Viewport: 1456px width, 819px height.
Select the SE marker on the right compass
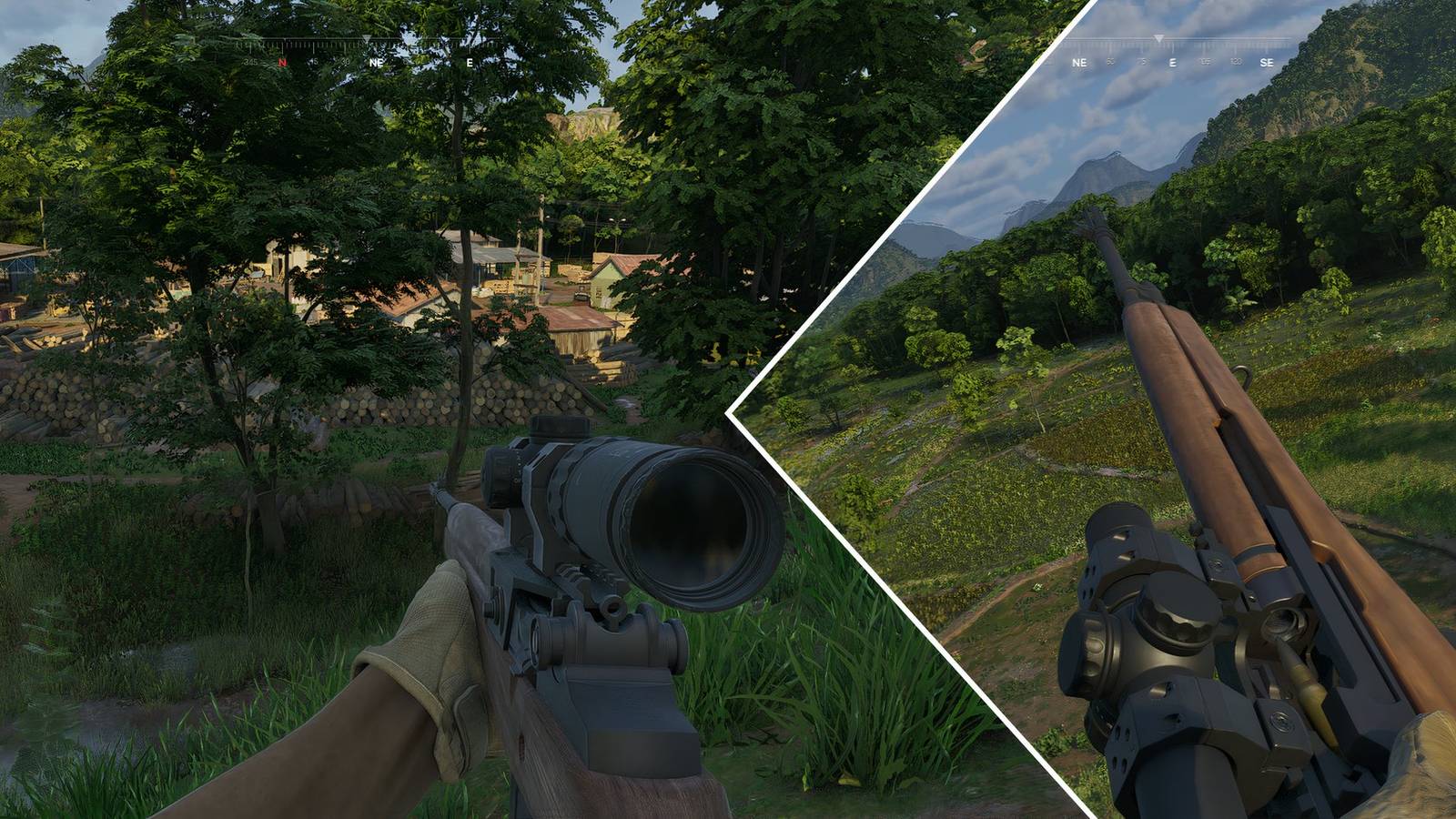pos(1268,62)
